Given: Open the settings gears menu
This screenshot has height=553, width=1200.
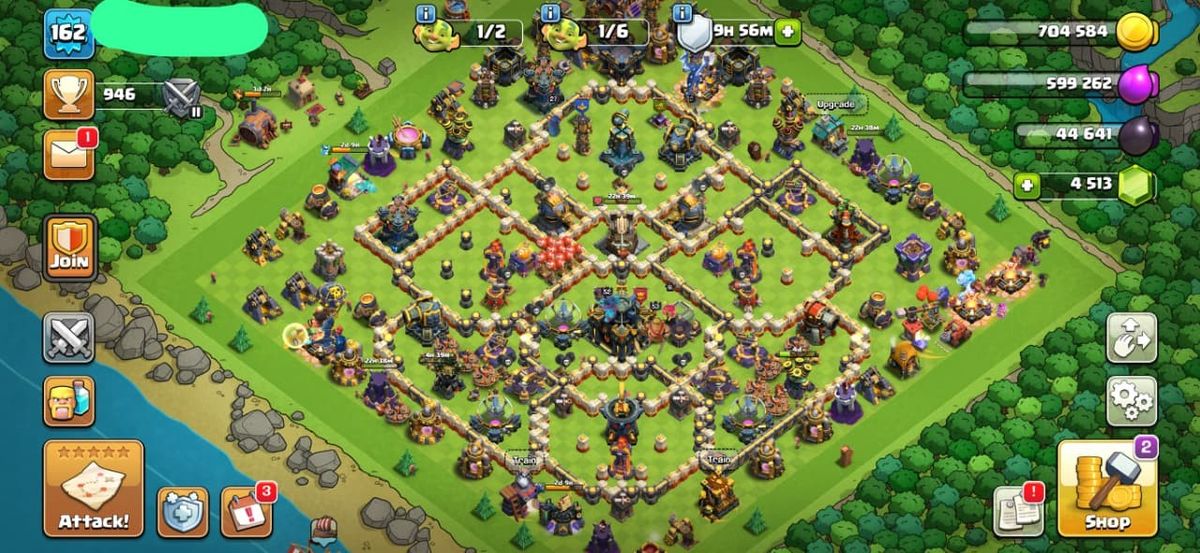Looking at the screenshot, I should click(x=1131, y=402).
